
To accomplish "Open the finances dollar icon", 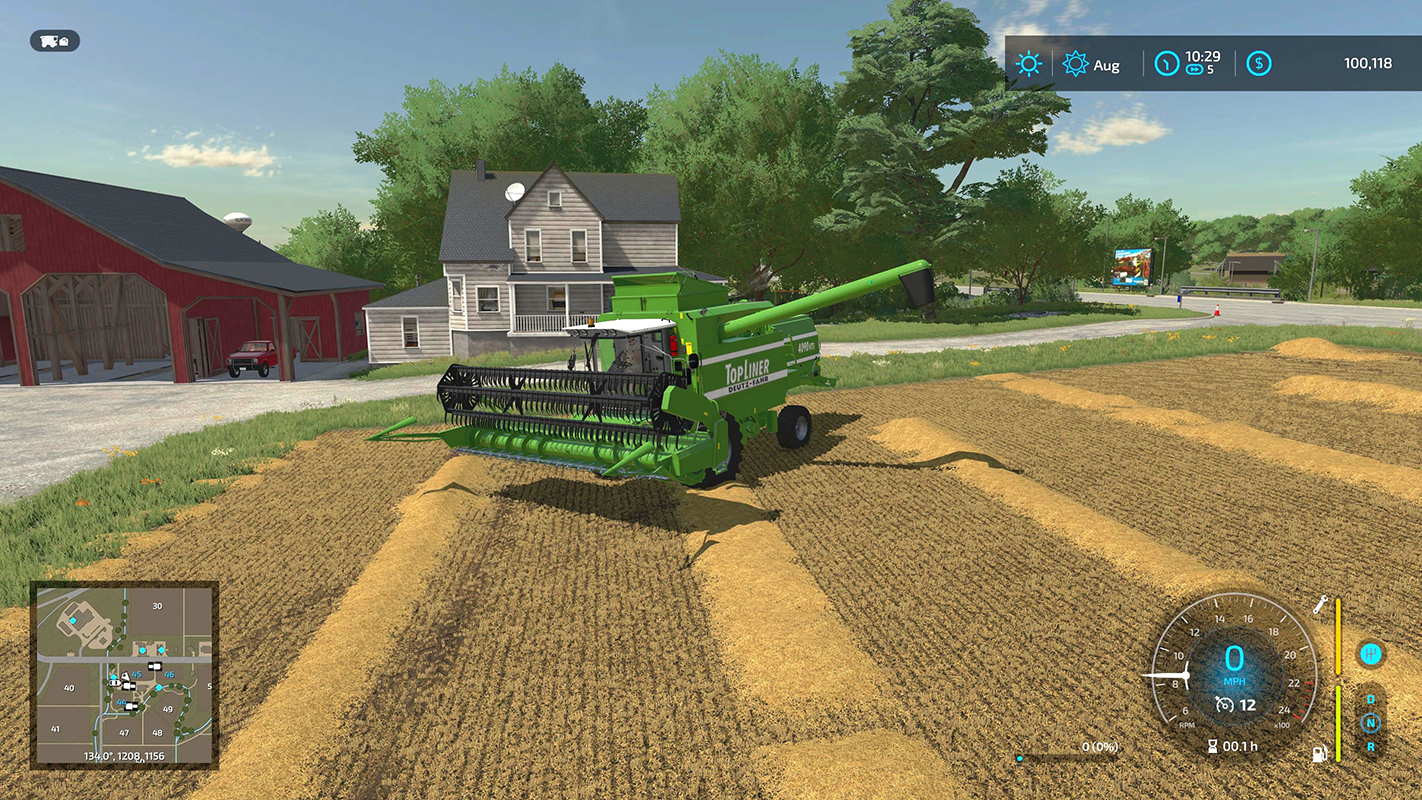I will point(1260,63).
